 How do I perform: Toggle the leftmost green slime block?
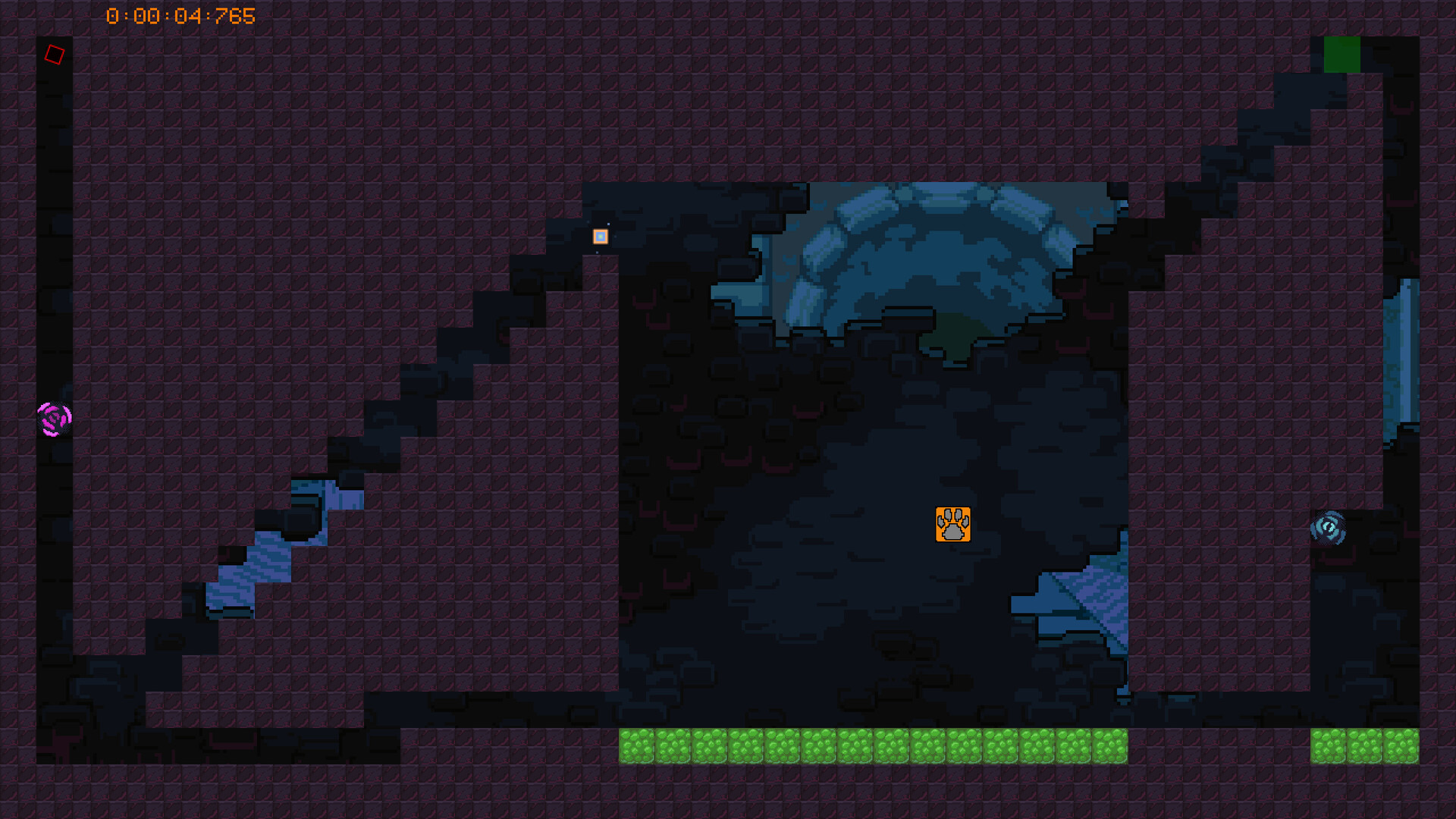click(x=637, y=747)
